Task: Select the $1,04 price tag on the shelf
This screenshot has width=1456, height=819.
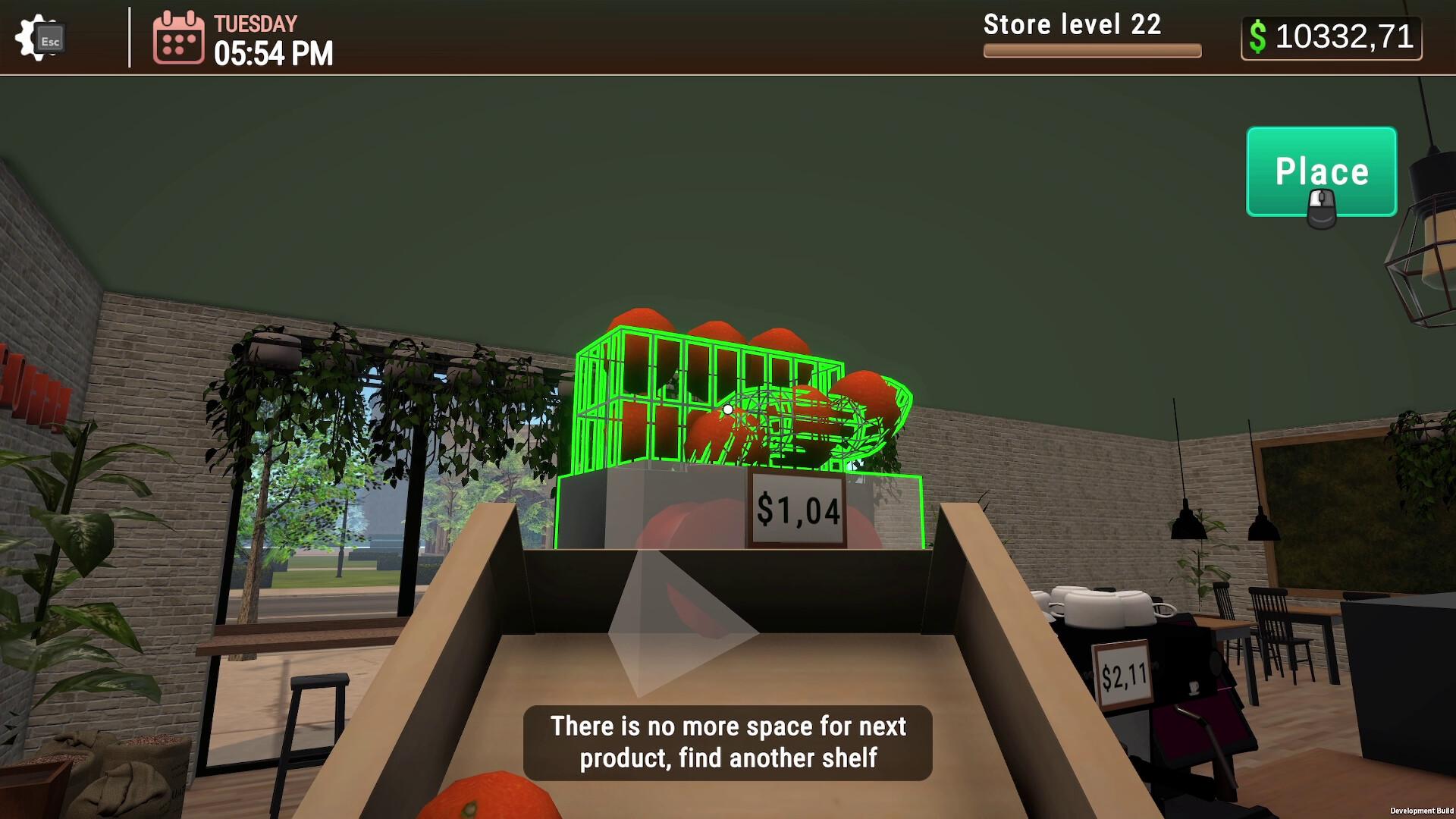Action: tap(796, 510)
